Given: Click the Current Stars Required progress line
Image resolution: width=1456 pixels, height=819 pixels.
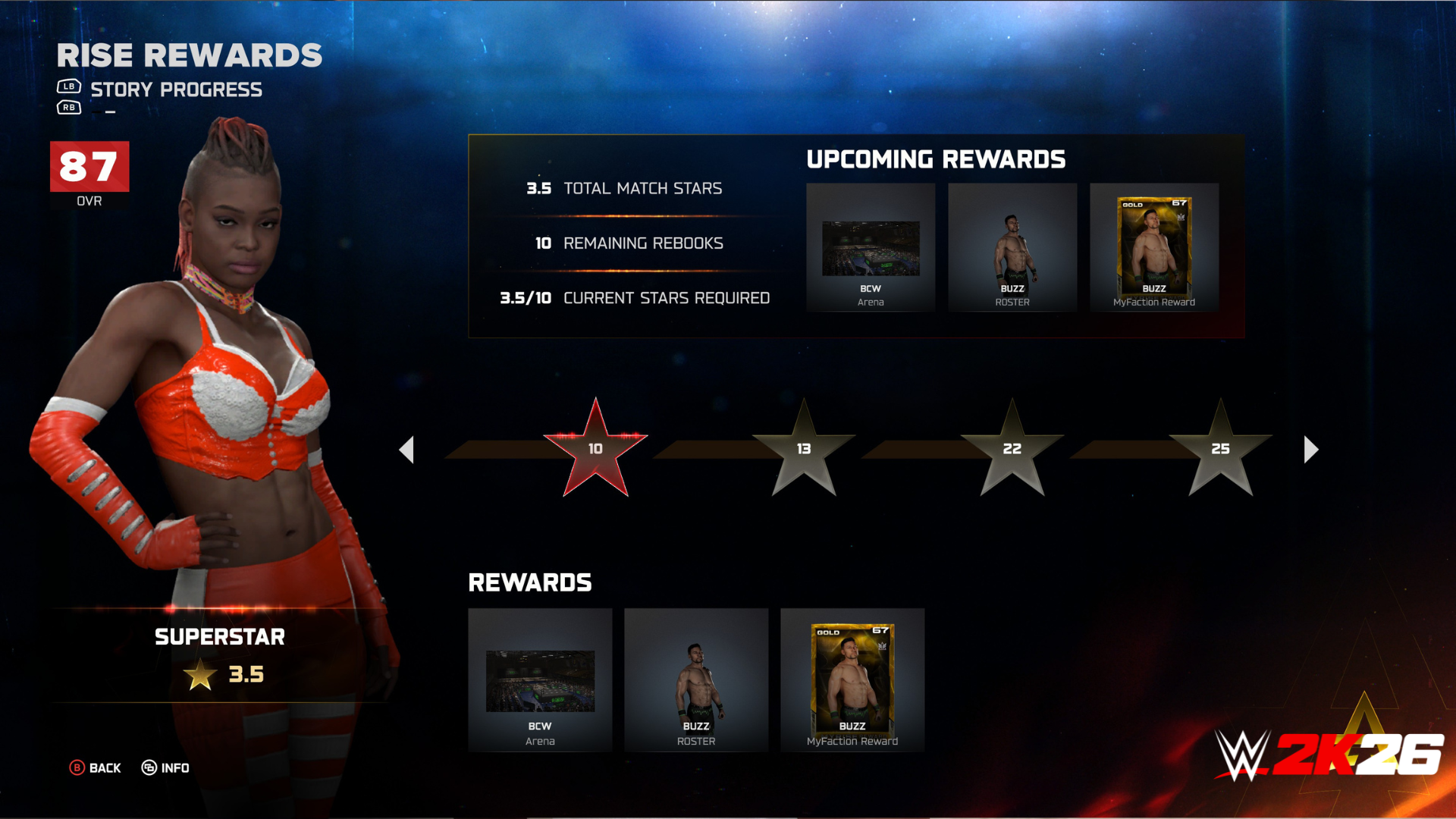Looking at the screenshot, I should tap(635, 297).
